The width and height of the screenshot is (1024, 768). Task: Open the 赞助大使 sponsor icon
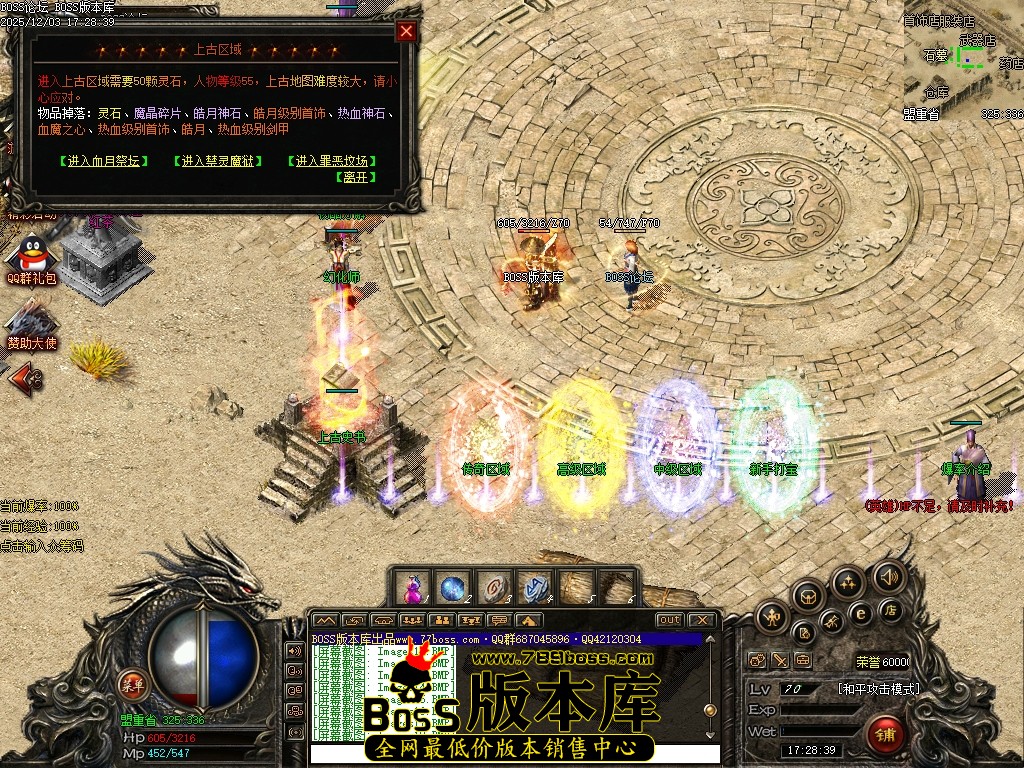click(x=30, y=325)
